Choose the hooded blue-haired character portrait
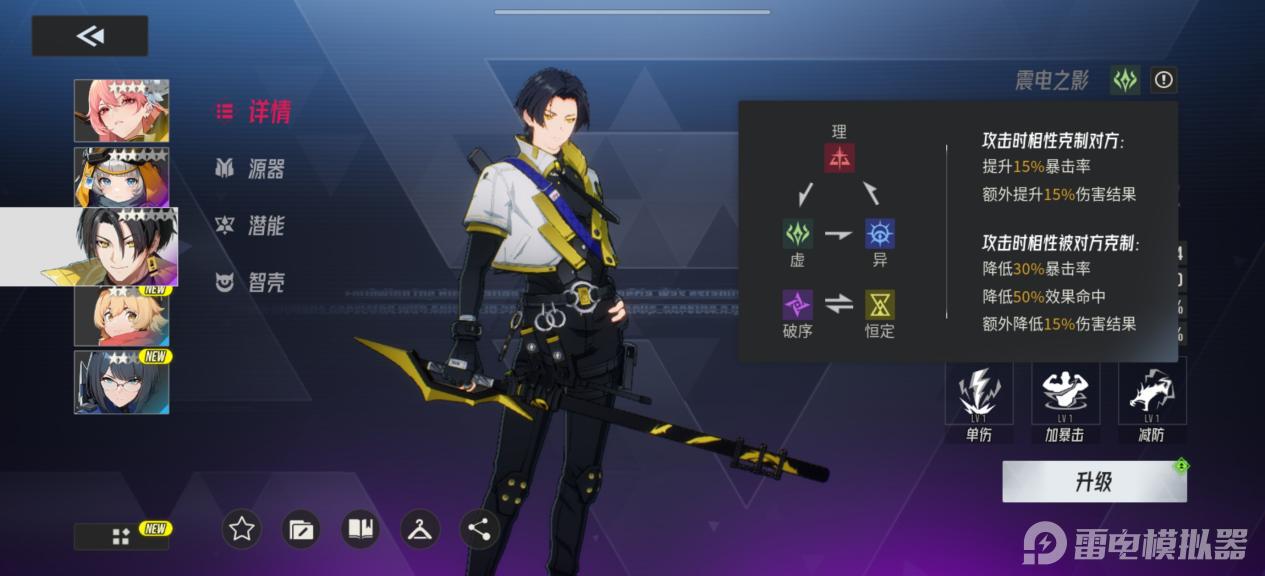The height and width of the screenshot is (576, 1265). click(121, 177)
